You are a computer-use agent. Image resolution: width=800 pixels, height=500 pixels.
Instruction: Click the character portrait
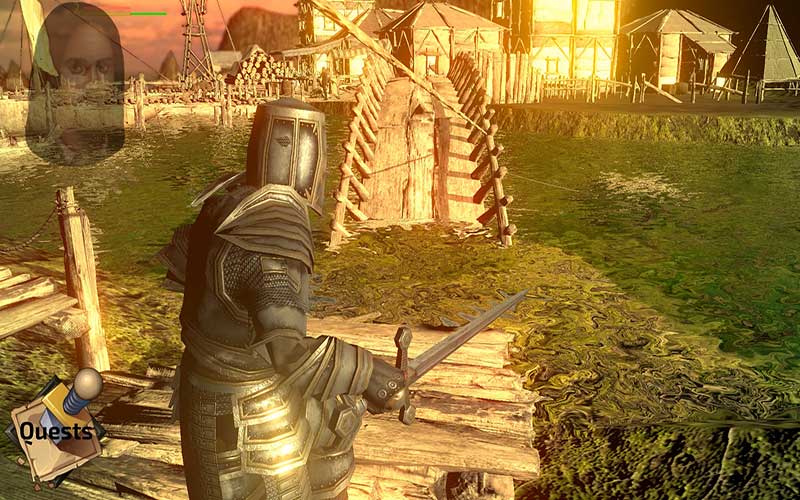click(79, 80)
